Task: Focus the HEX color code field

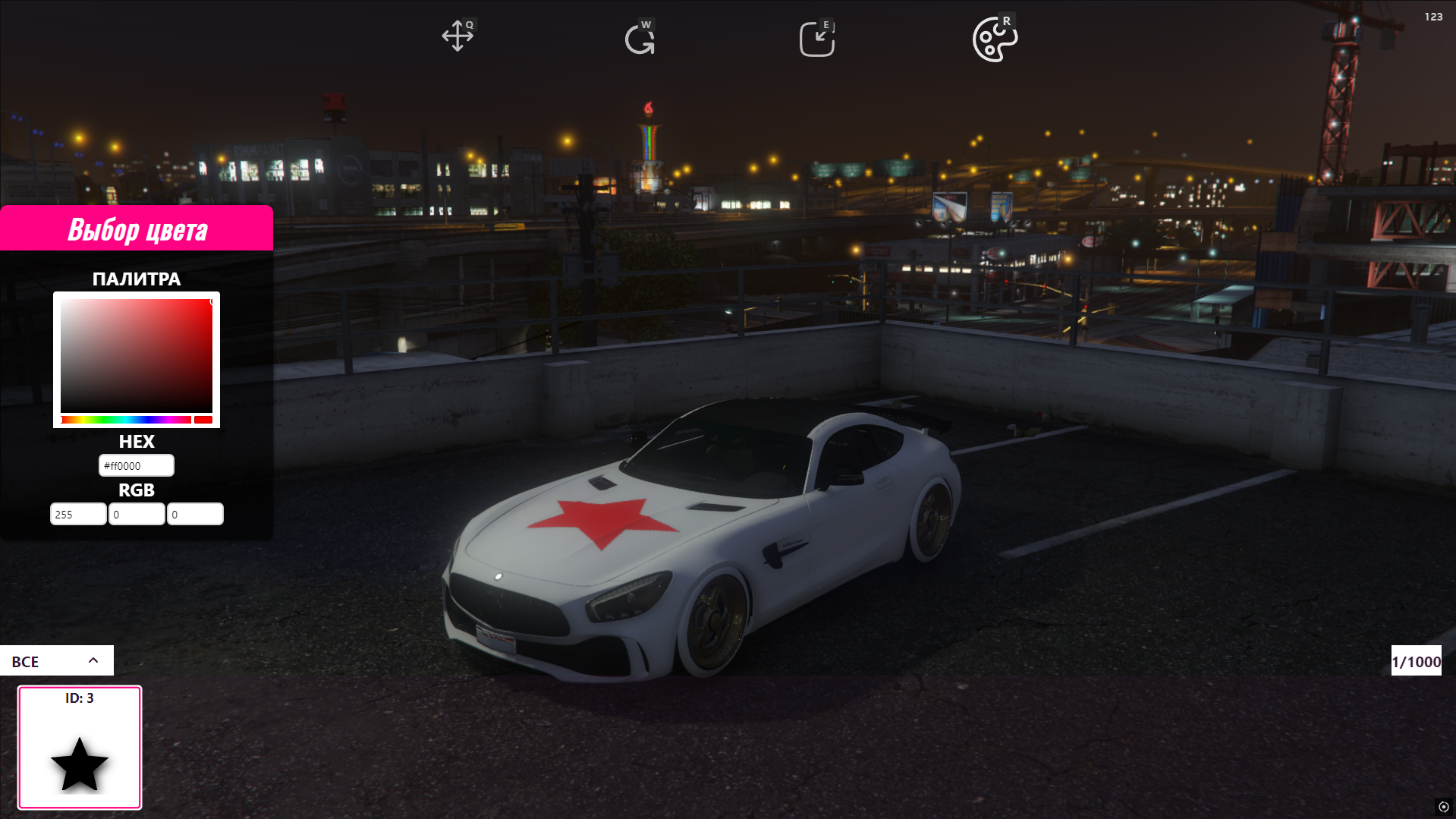Action: point(137,466)
